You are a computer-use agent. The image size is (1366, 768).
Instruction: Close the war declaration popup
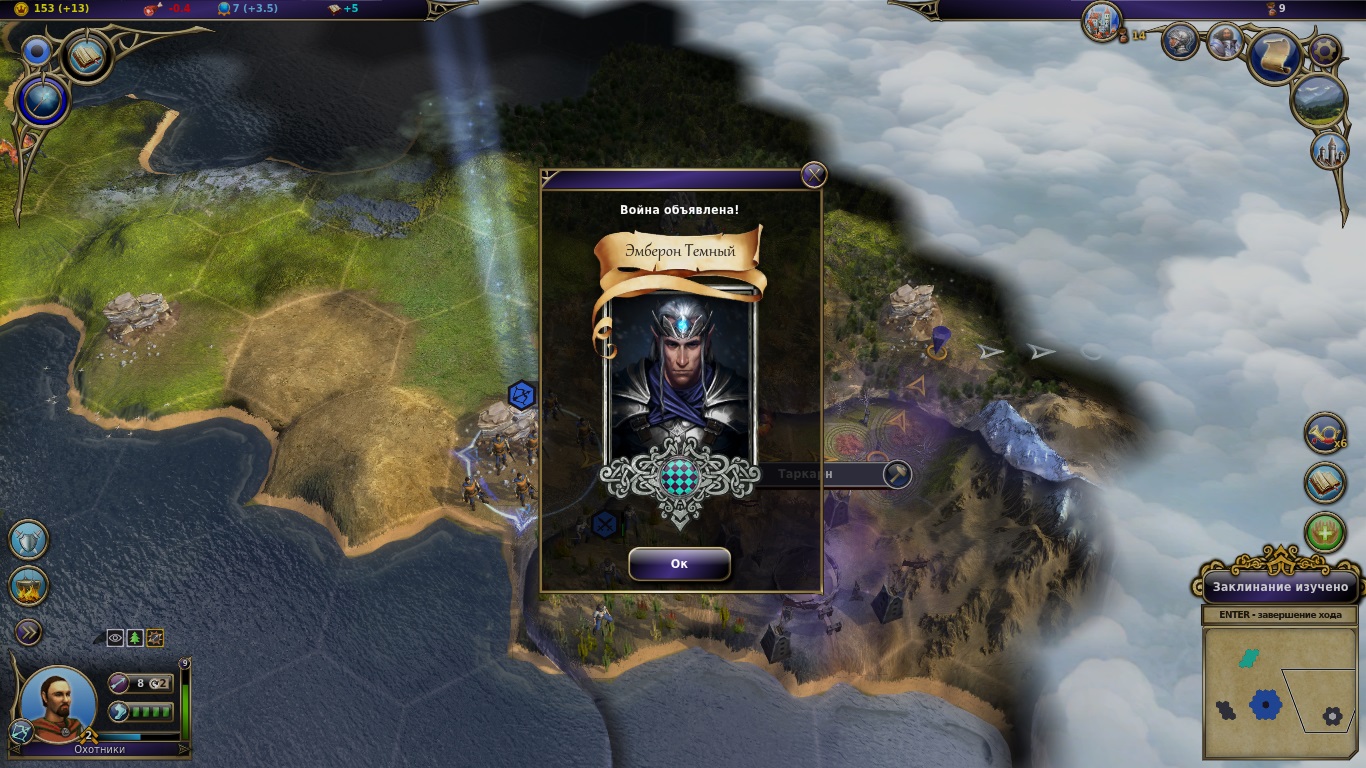[x=814, y=175]
